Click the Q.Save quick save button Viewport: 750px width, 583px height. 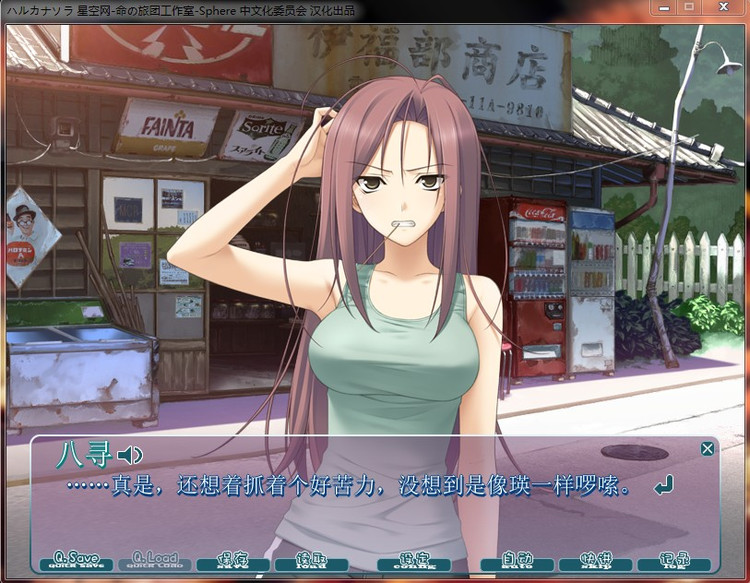coord(76,560)
